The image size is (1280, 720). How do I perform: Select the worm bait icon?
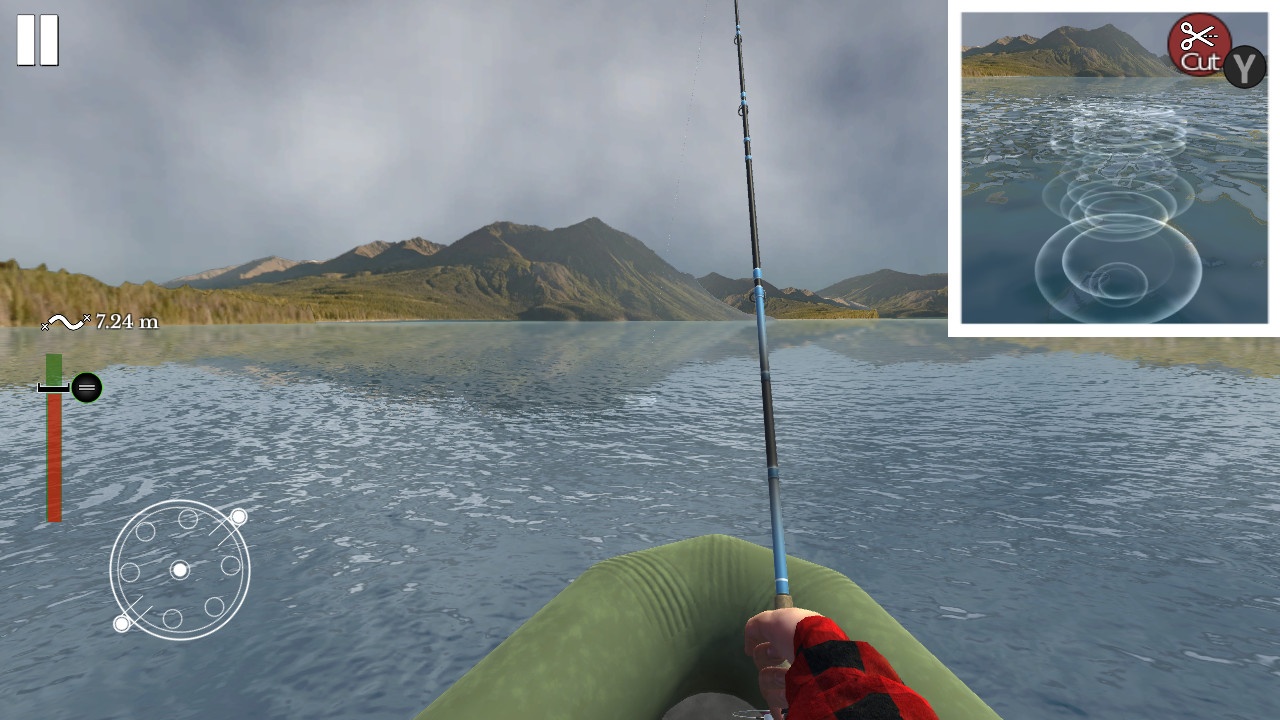(x=63, y=322)
